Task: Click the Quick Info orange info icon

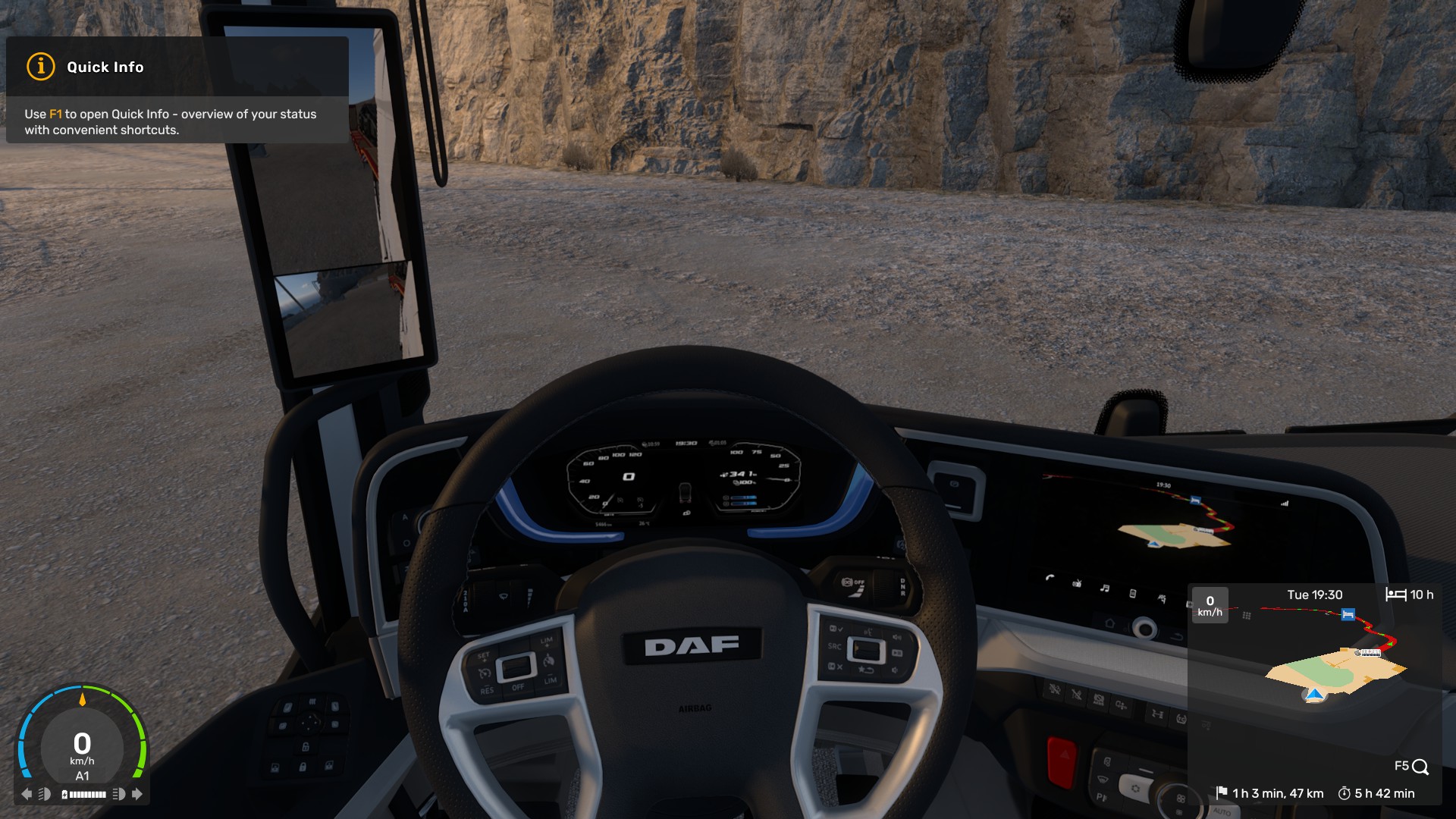Action: point(41,67)
